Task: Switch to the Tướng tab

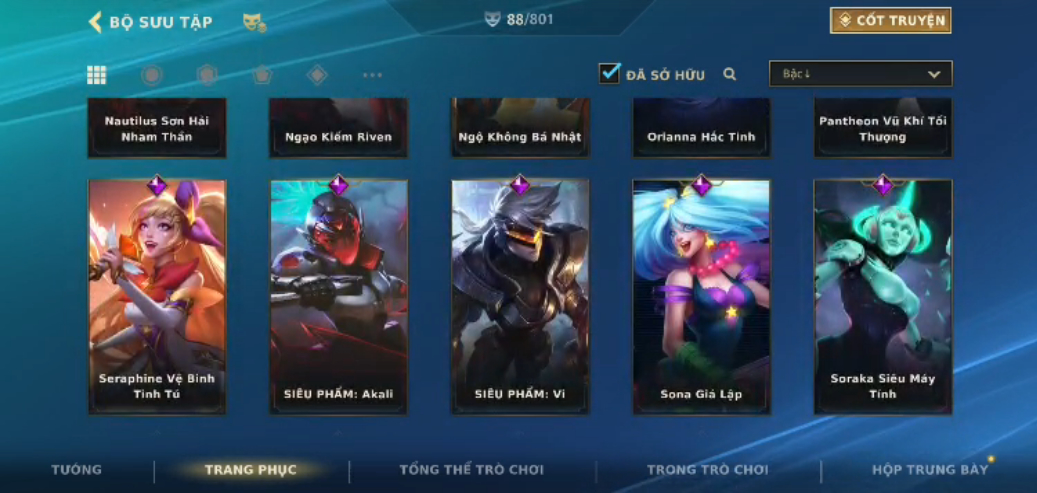Action: (x=77, y=470)
